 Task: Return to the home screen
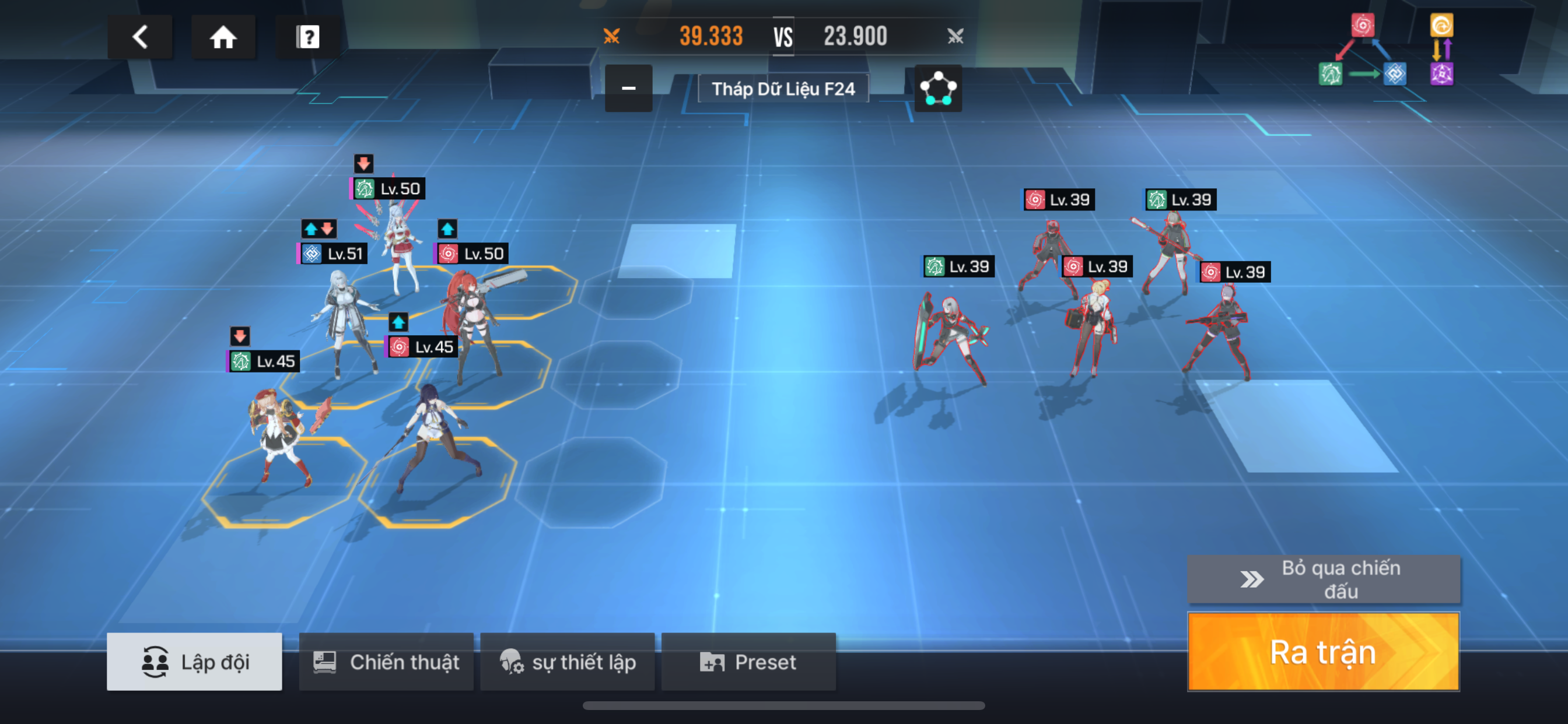point(223,37)
